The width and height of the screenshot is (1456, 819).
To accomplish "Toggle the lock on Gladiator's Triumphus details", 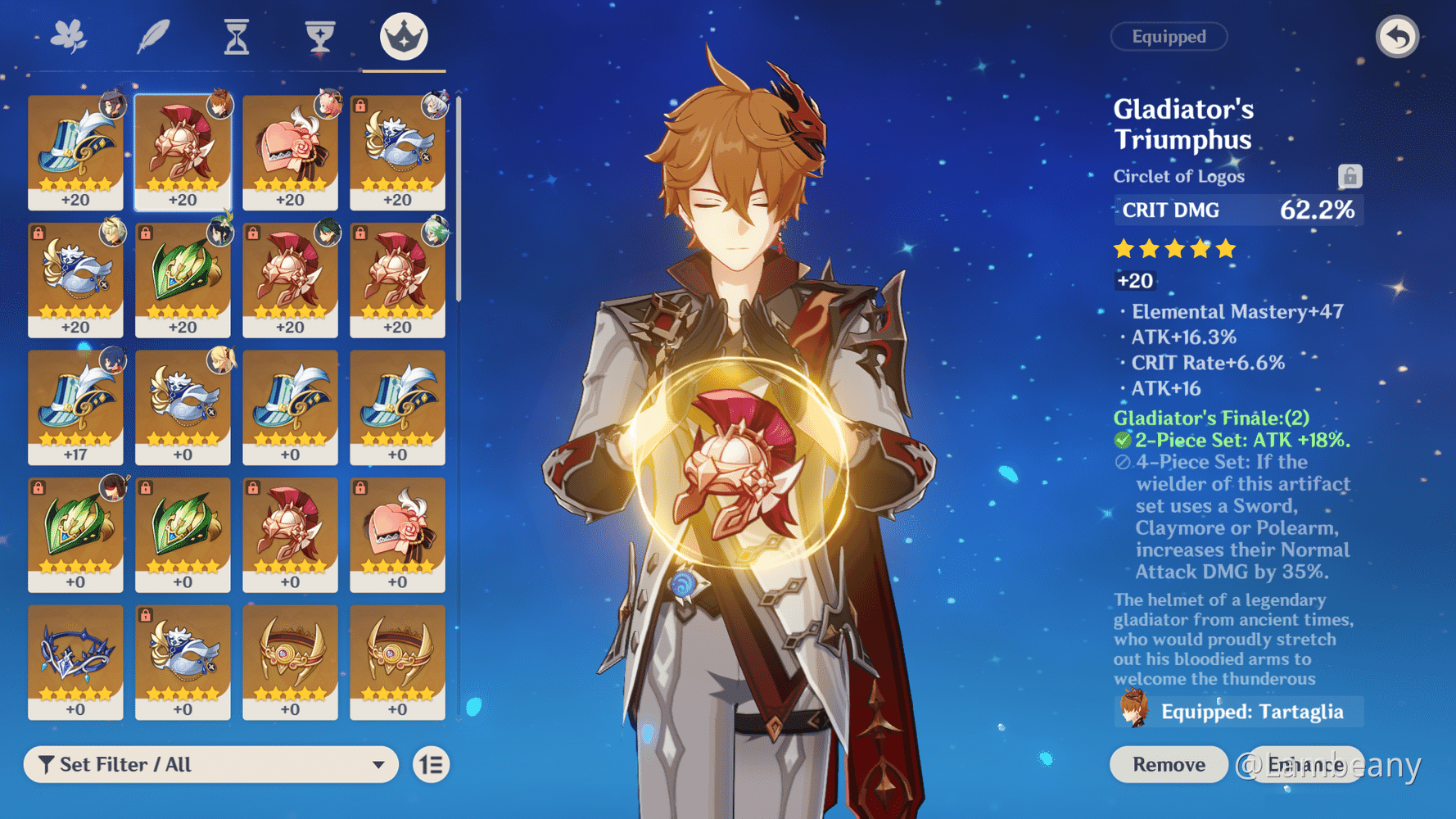I will [1351, 174].
